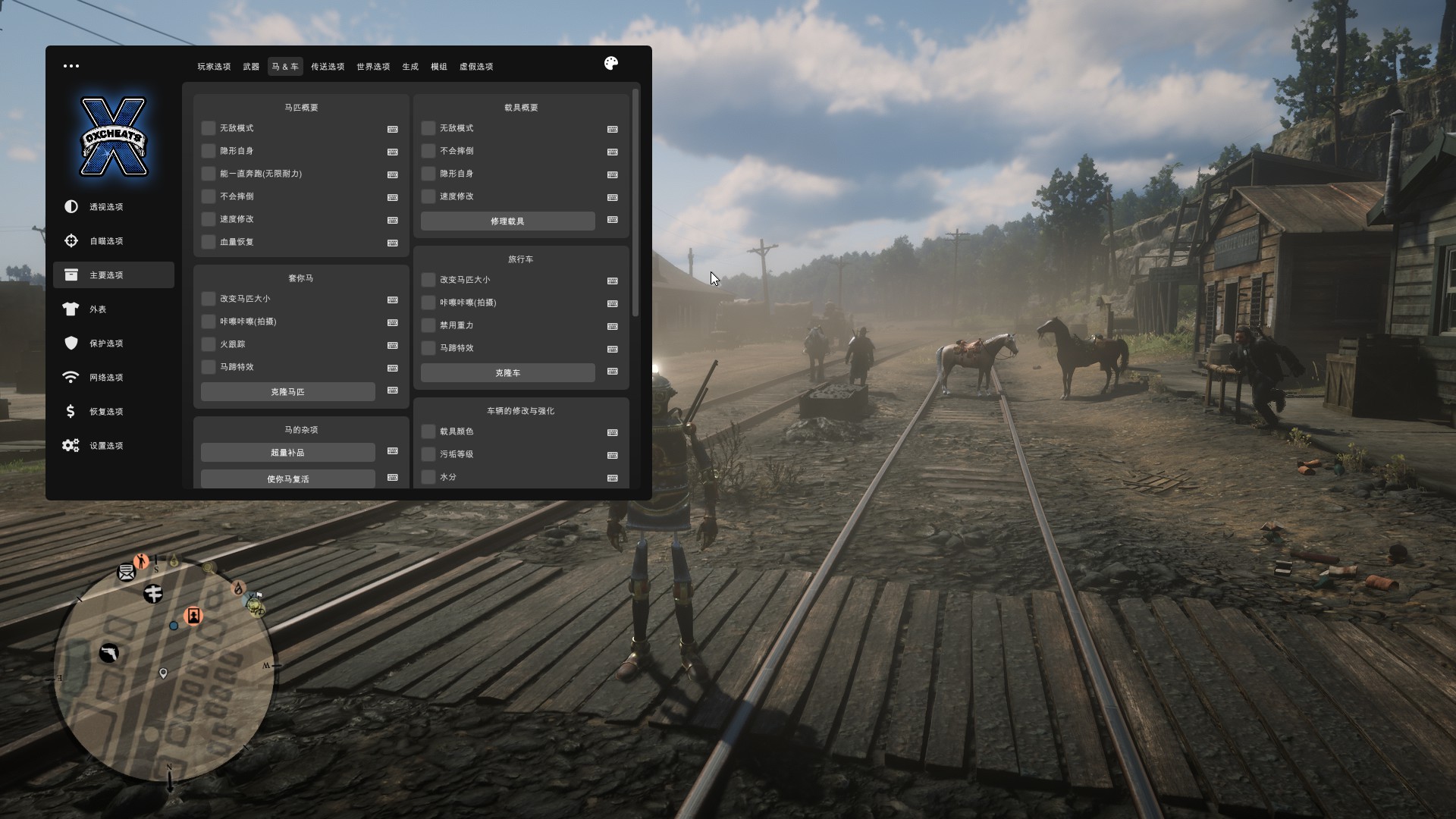1456x819 pixels.
Task: Open the 武器 tab
Action: pyautogui.click(x=251, y=67)
